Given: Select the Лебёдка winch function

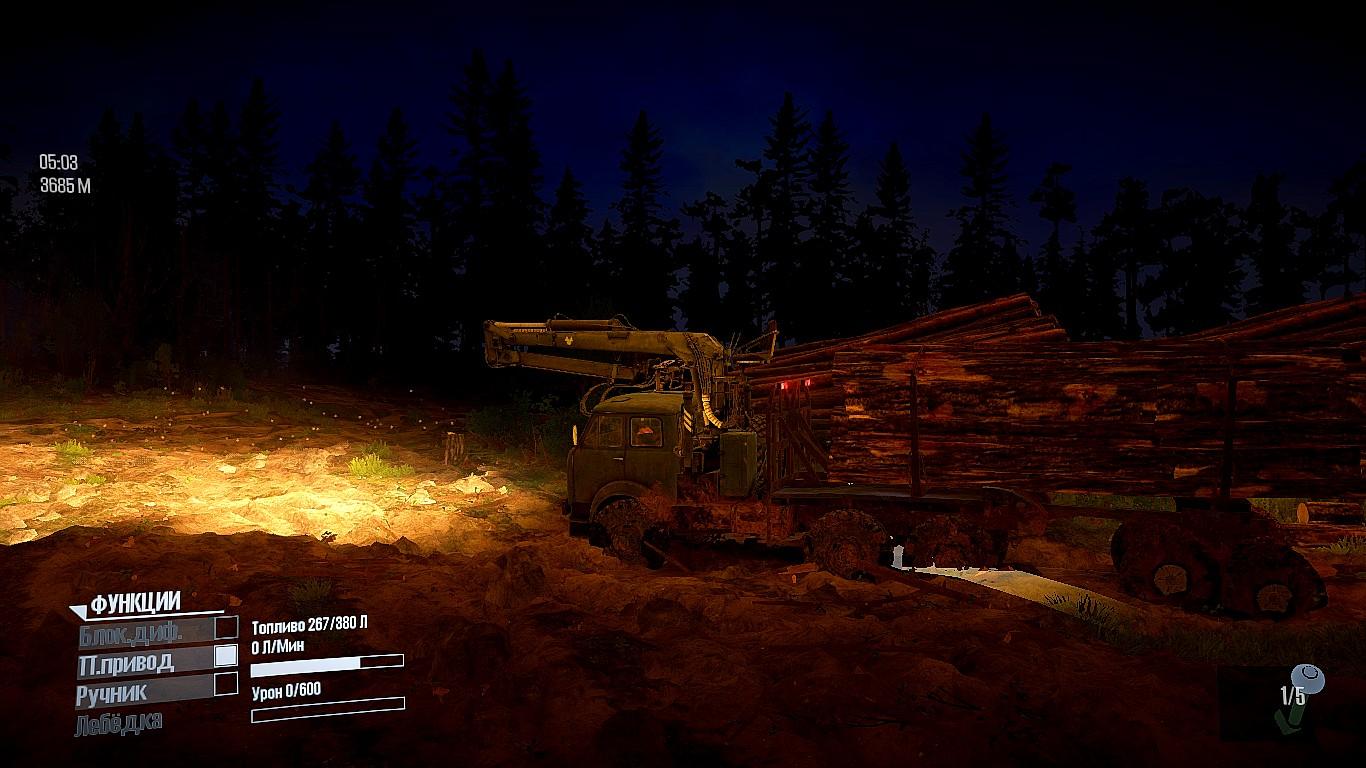Looking at the screenshot, I should pos(119,722).
